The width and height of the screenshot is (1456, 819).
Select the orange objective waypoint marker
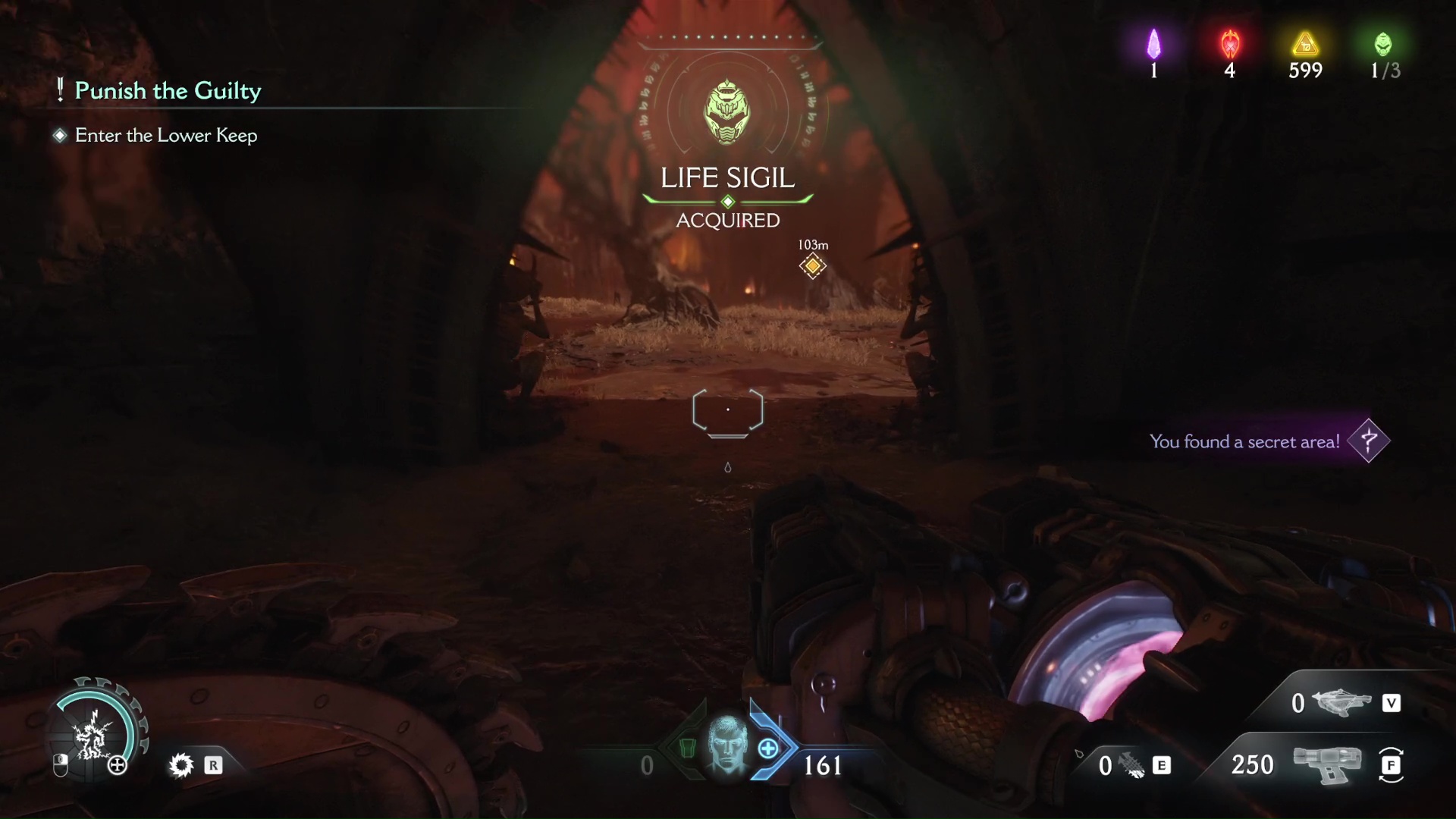click(x=812, y=265)
